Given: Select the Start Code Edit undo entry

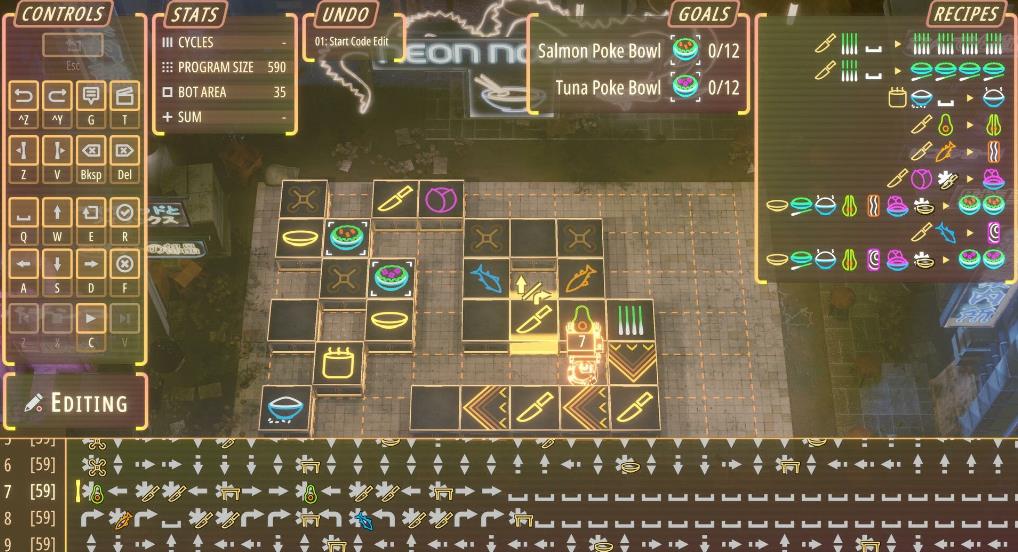Looking at the screenshot, I should coord(351,42).
